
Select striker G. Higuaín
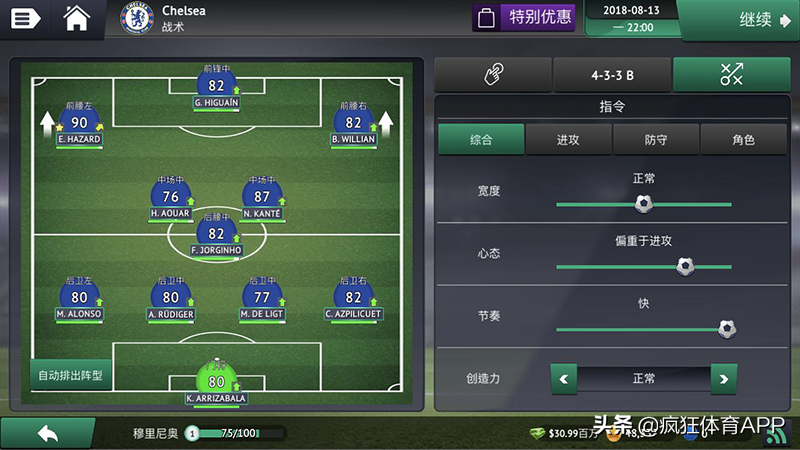[216, 87]
